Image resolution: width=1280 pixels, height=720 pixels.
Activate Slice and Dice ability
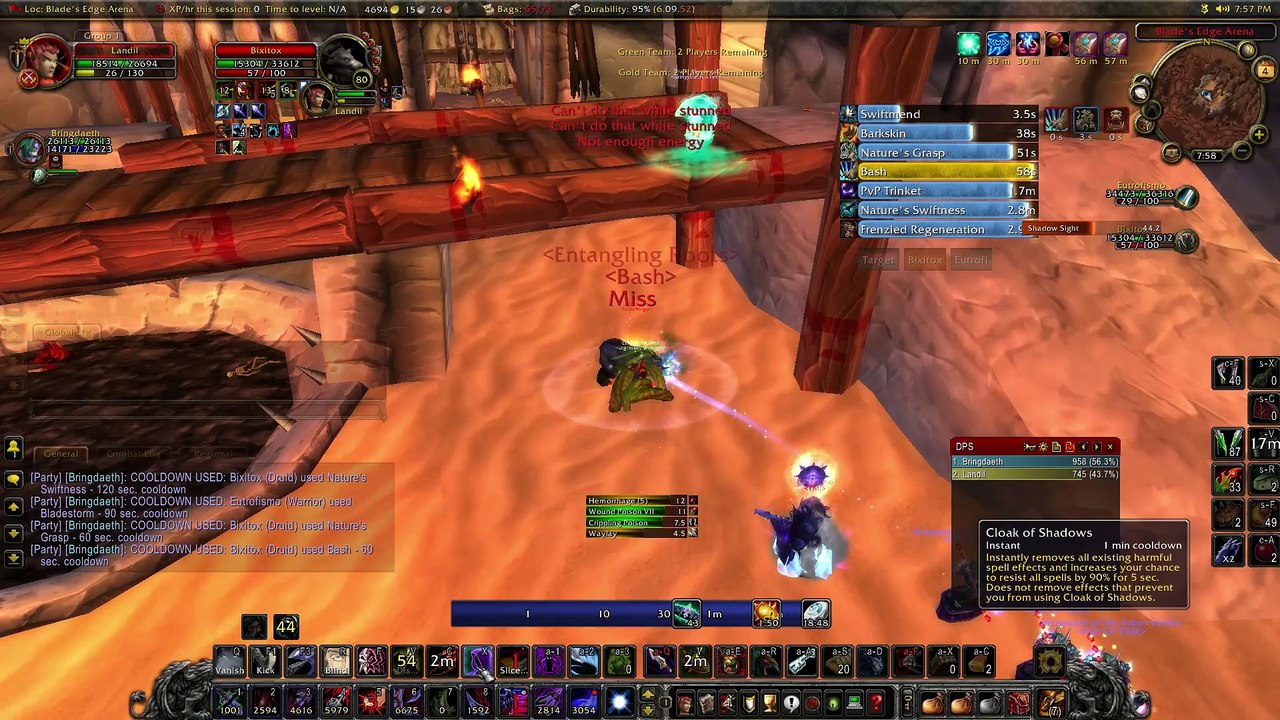pyautogui.click(x=512, y=661)
